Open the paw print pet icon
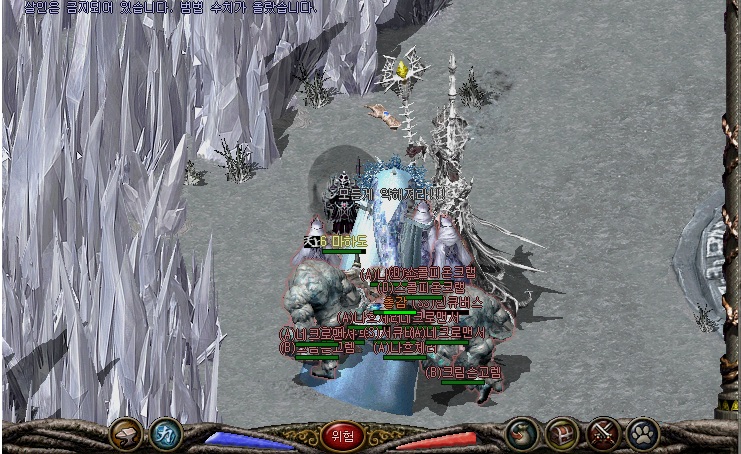741x454 pixels. tap(643, 434)
